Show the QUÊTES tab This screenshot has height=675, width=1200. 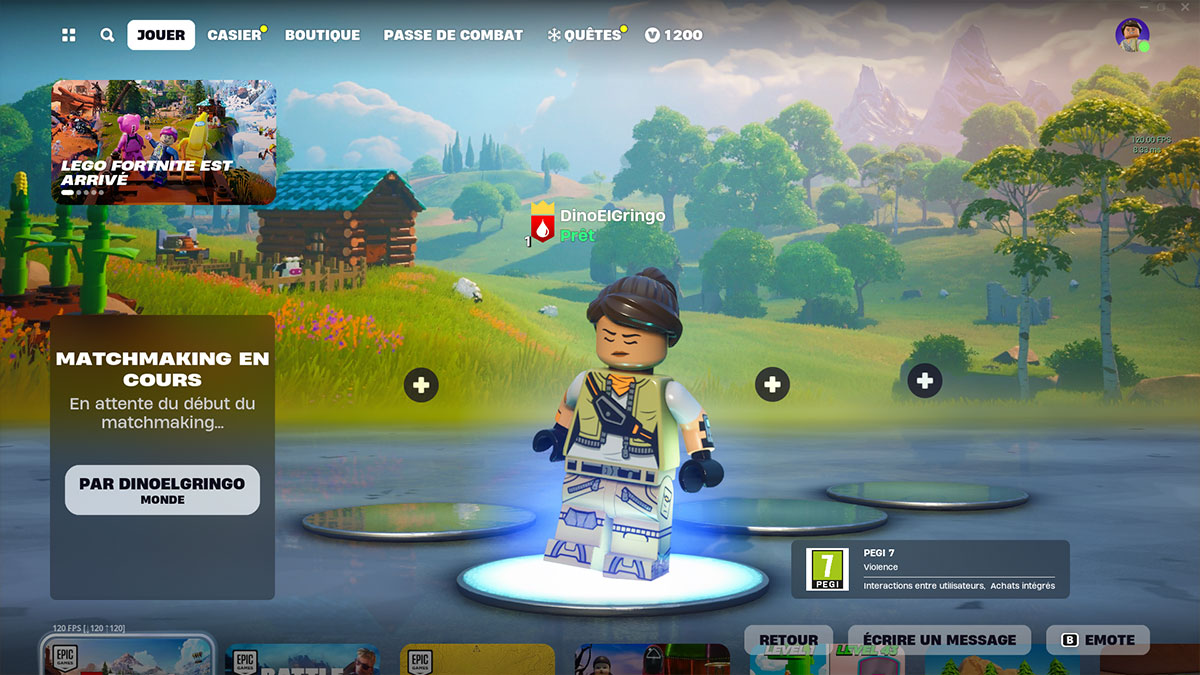585,35
